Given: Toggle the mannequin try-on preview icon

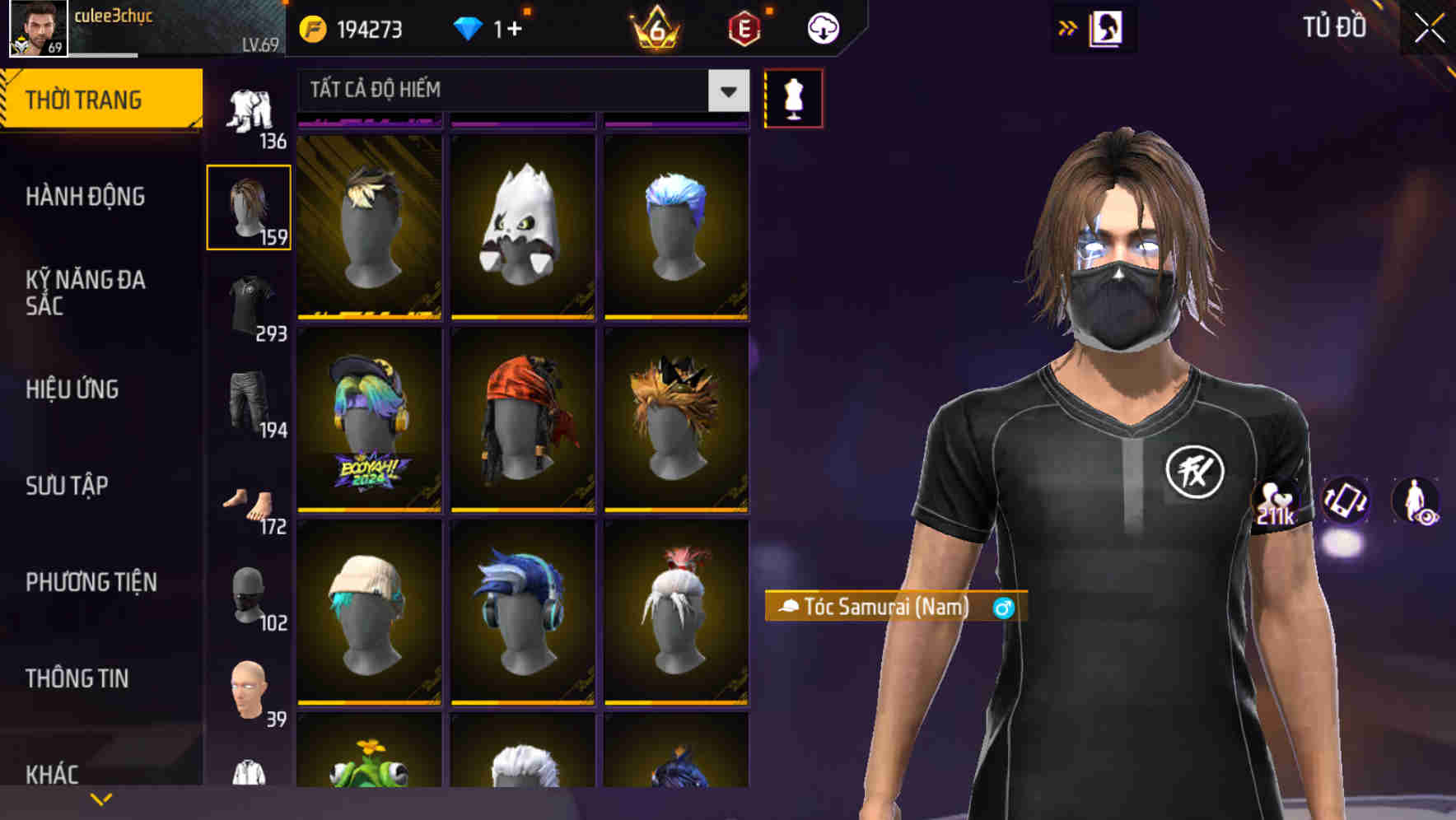Looking at the screenshot, I should click(793, 98).
